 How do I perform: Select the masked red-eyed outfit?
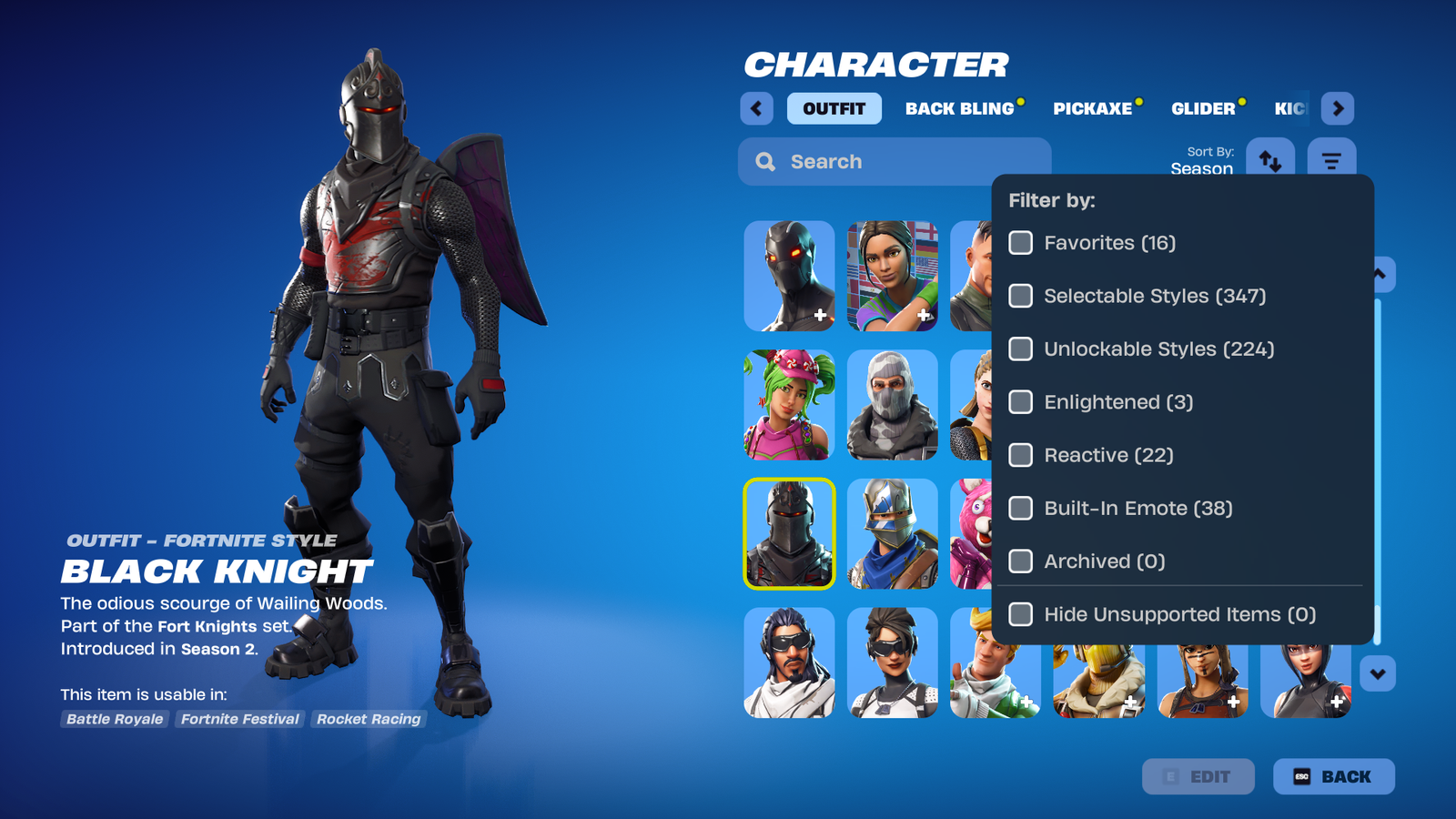[788, 277]
